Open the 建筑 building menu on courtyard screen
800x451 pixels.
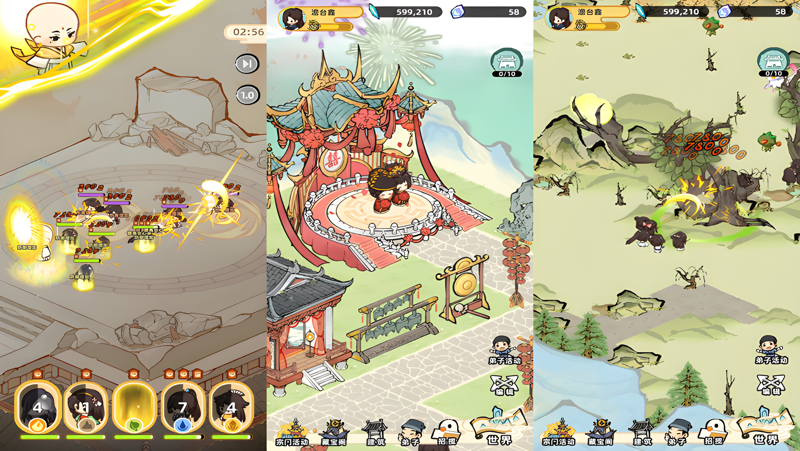pos(374,431)
